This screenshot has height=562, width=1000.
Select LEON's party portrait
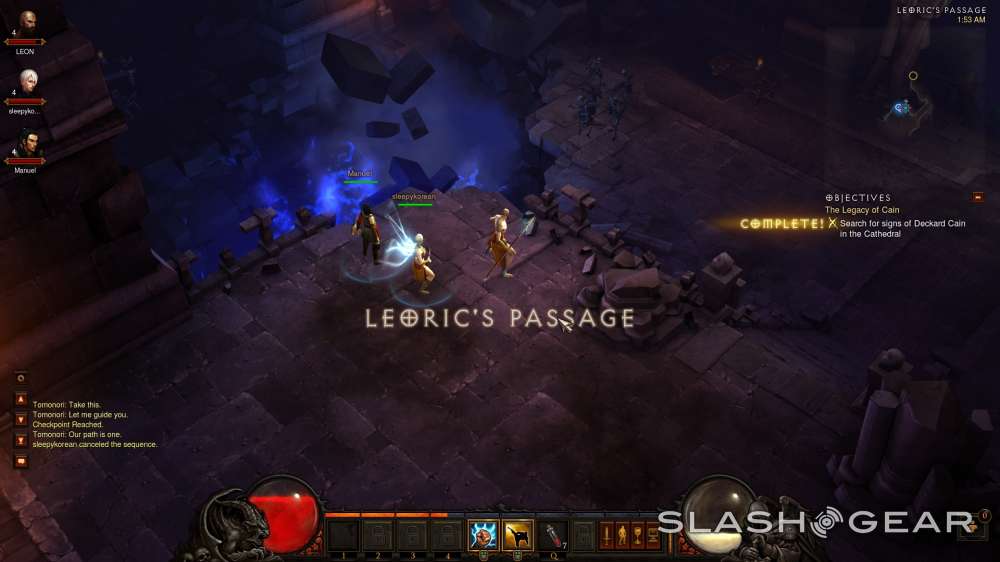click(27, 23)
